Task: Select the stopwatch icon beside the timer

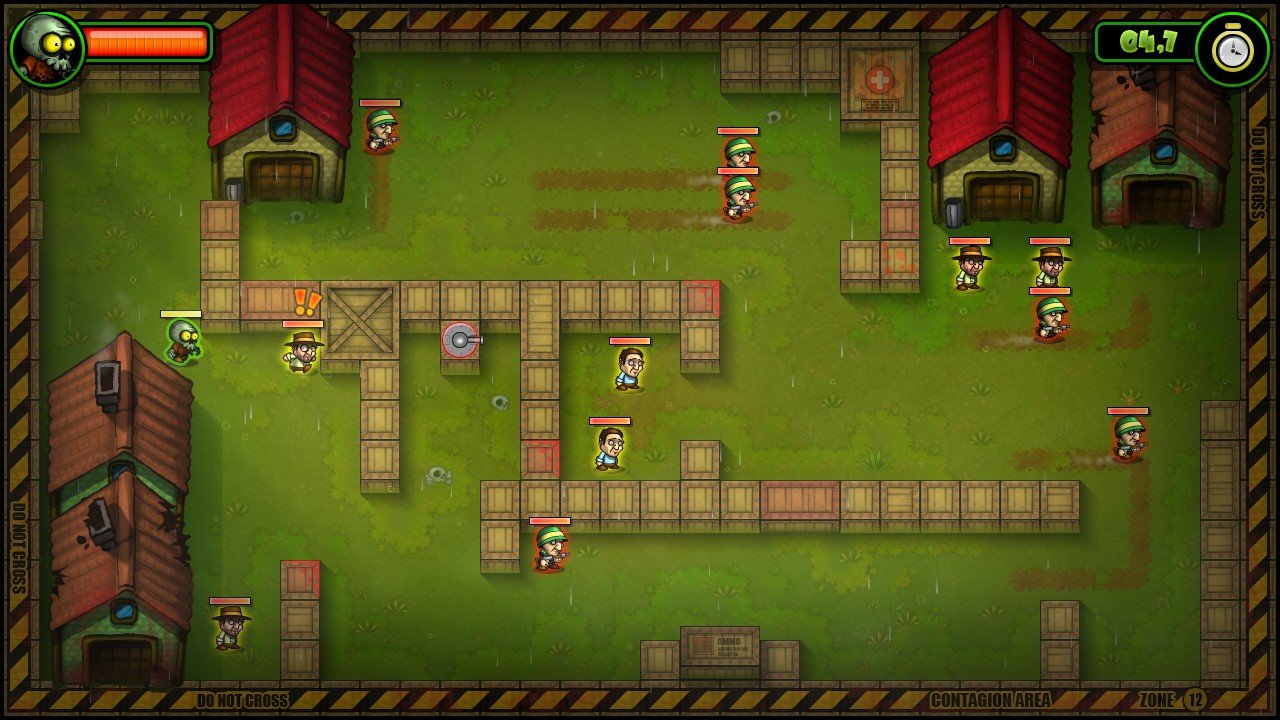Action: (1231, 50)
